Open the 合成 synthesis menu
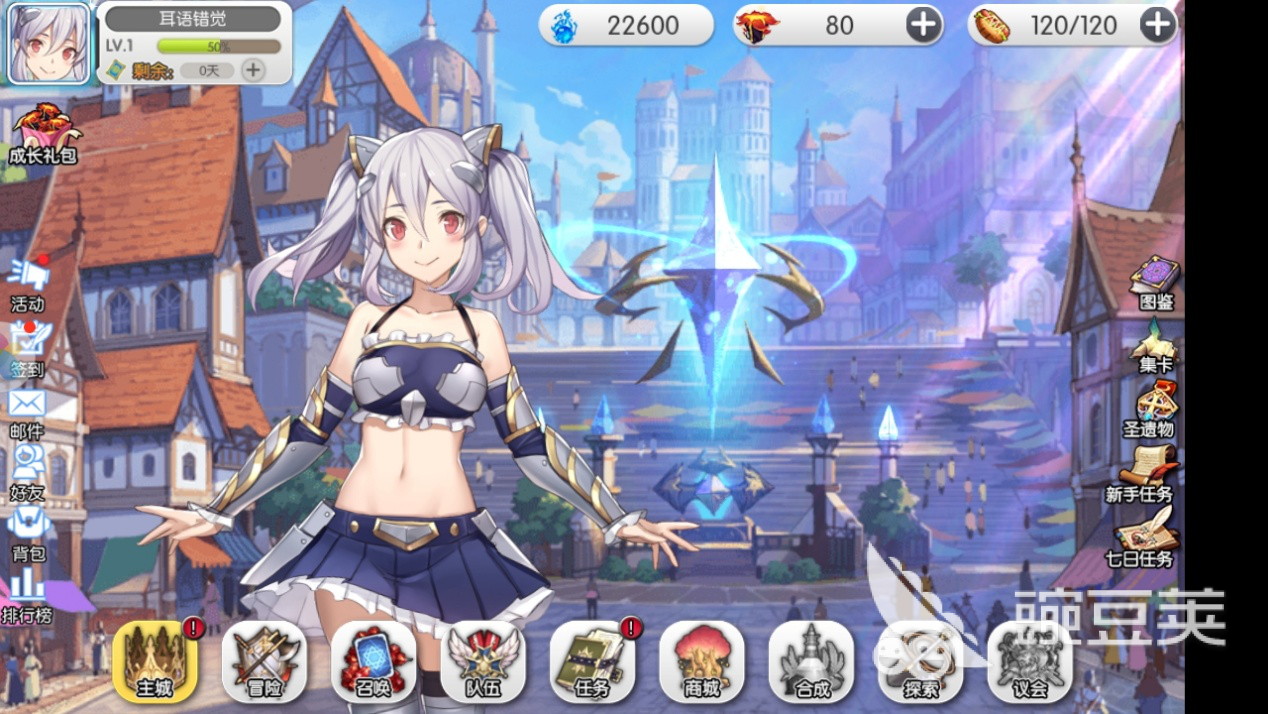Viewport: 1268px width, 714px height. pyautogui.click(x=811, y=661)
